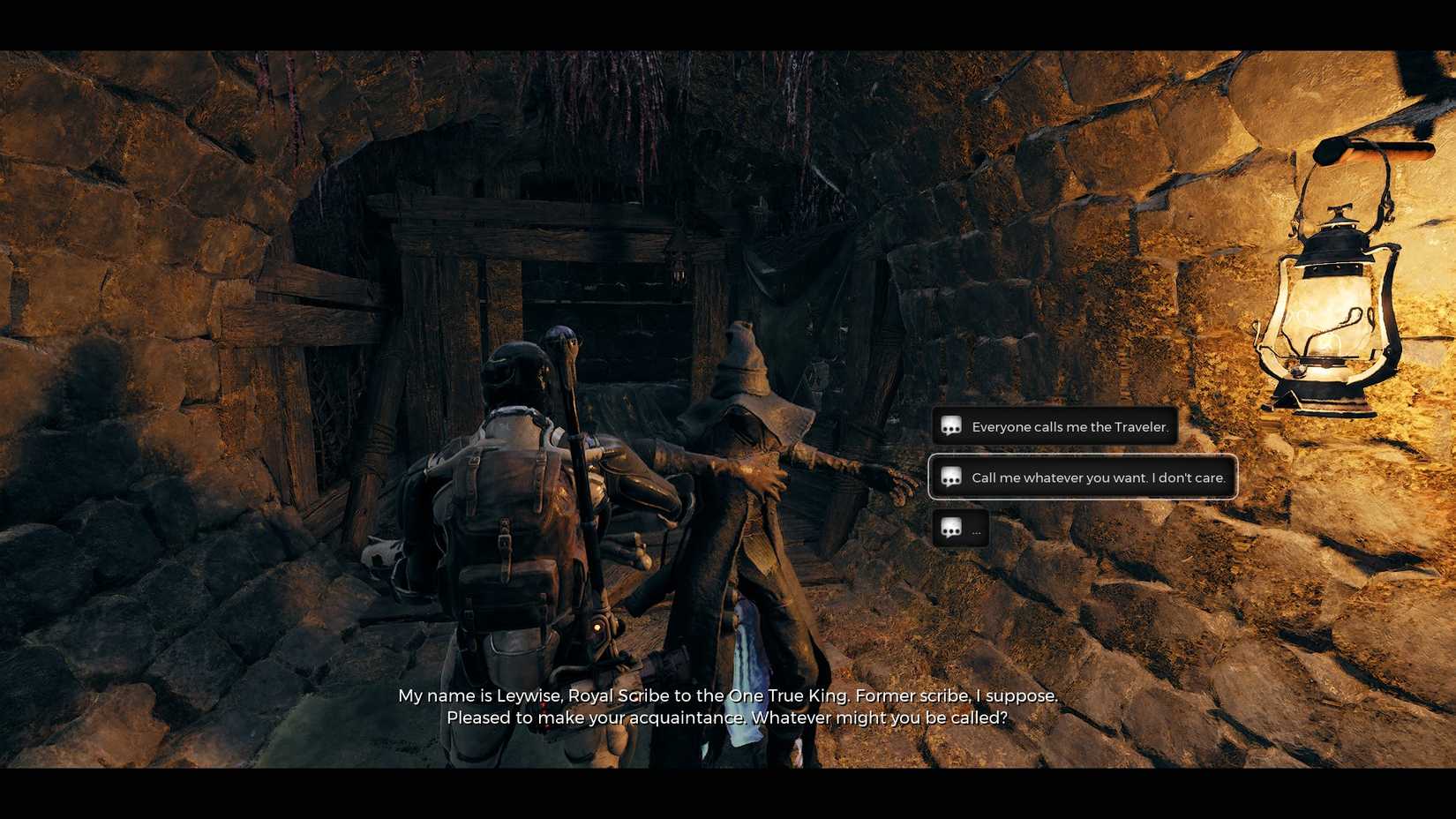Click the currently highlighted dialogue choice frame
1456x819 pixels.
tap(1084, 477)
